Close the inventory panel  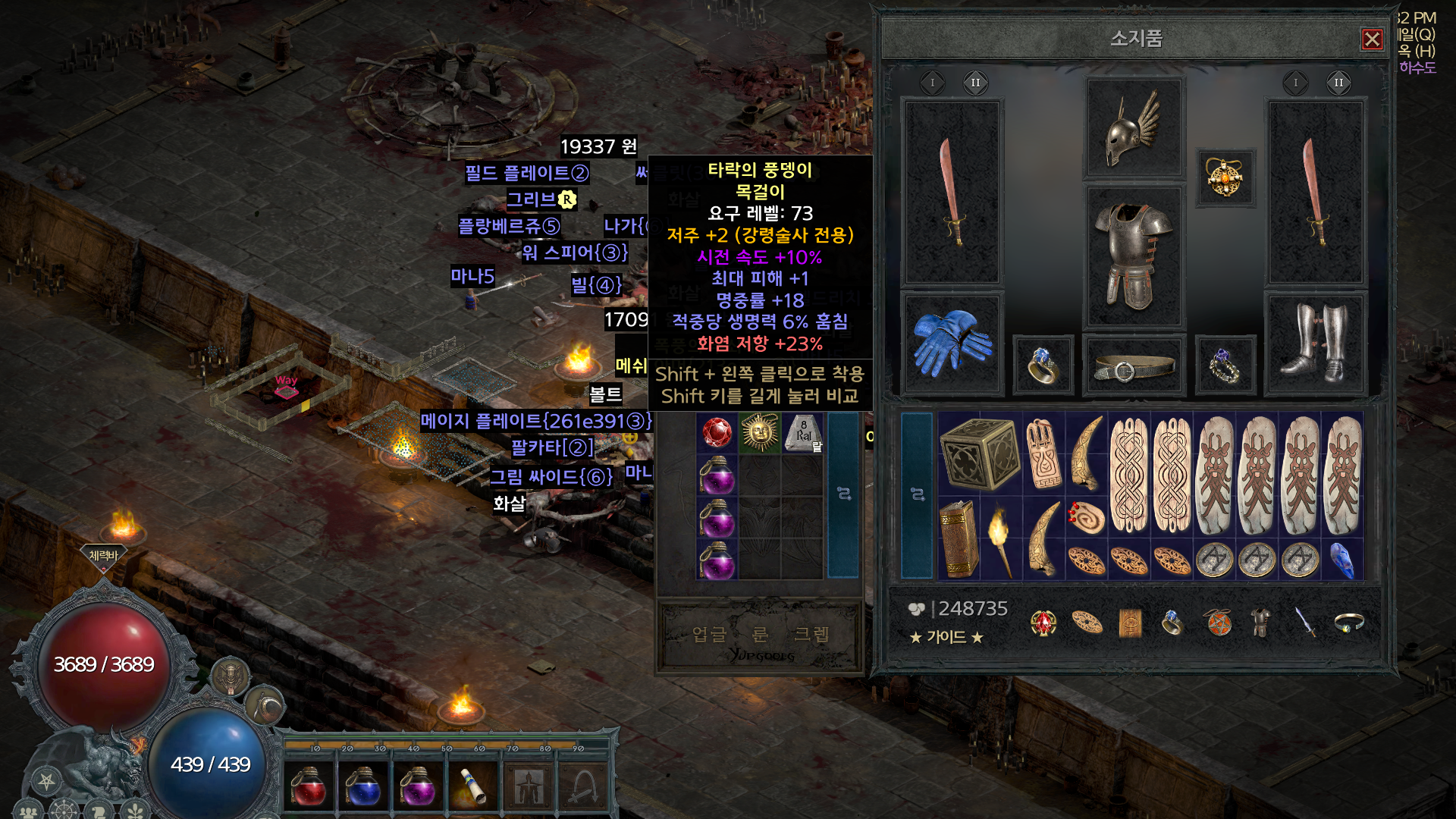pyautogui.click(x=1372, y=39)
